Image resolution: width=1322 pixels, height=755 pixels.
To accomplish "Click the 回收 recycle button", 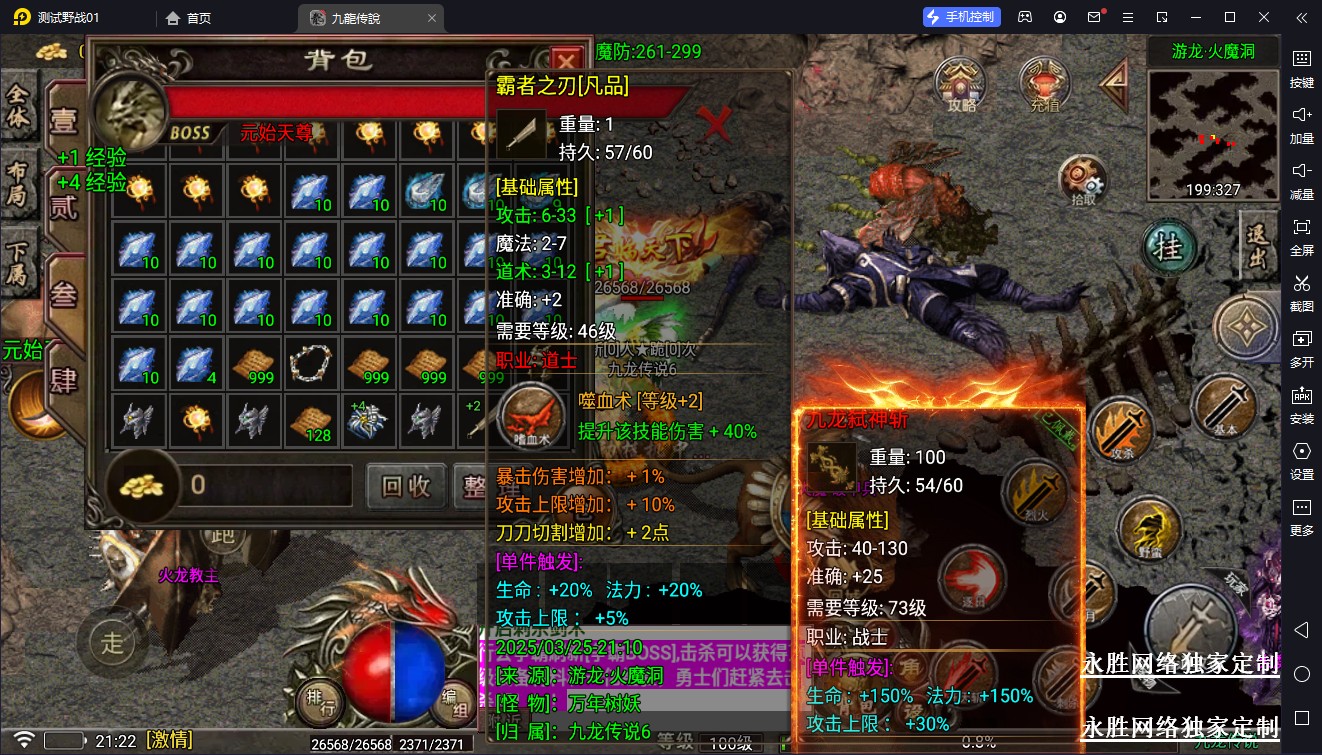I will pyautogui.click(x=405, y=486).
